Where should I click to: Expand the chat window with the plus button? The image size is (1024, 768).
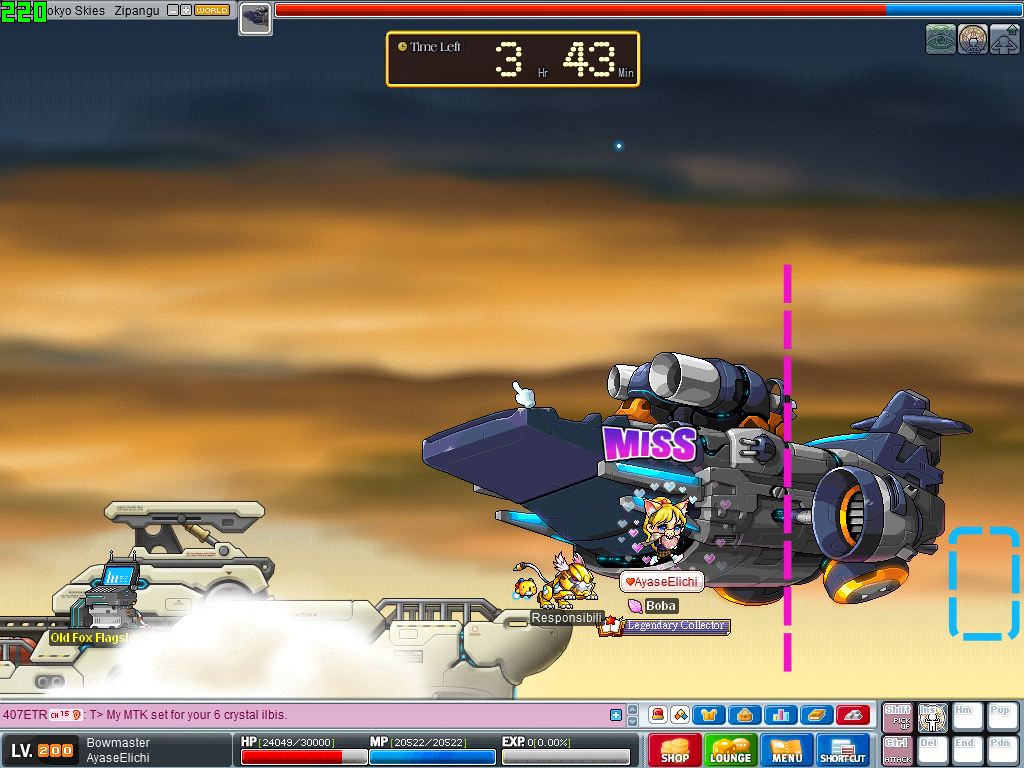click(616, 715)
